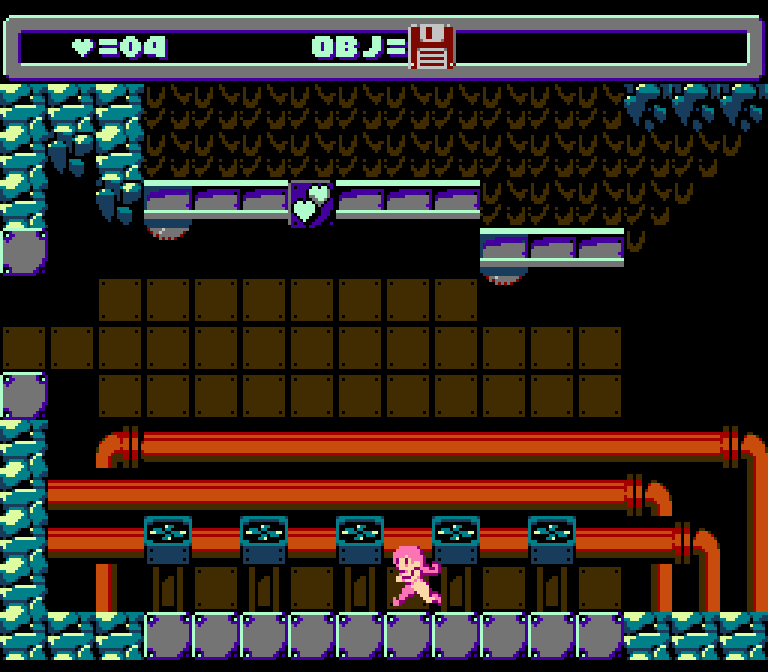Click the floppy disk objective icon

(x=432, y=47)
